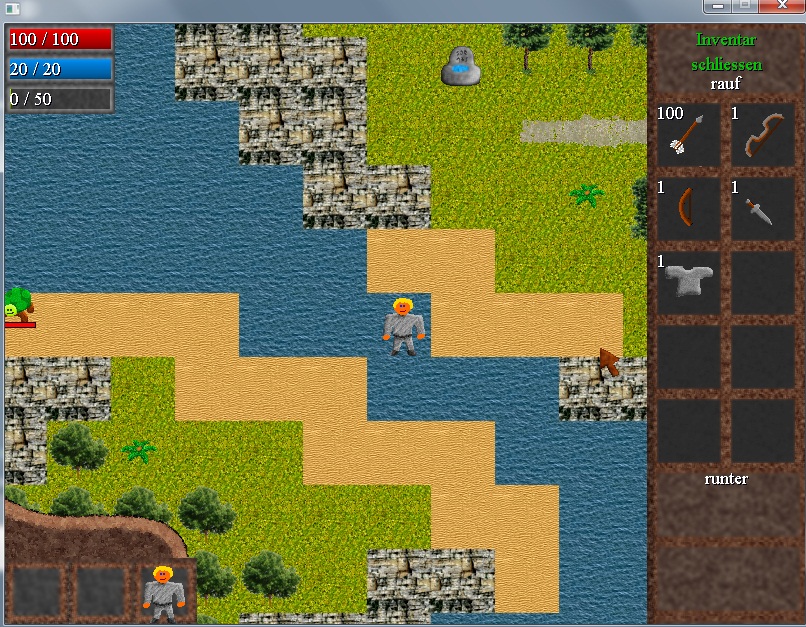
Task: Click the "rauf" scroll-up button
Action: tap(726, 84)
